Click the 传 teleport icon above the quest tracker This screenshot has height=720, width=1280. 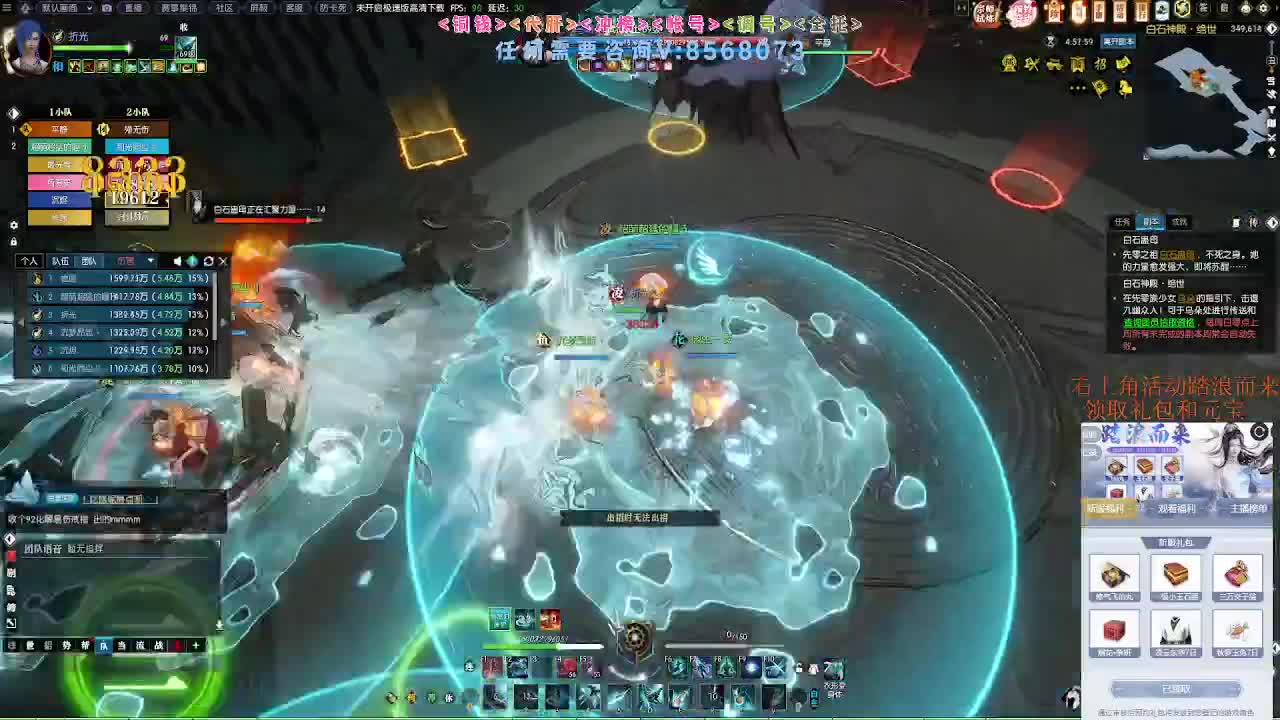[x=1253, y=222]
